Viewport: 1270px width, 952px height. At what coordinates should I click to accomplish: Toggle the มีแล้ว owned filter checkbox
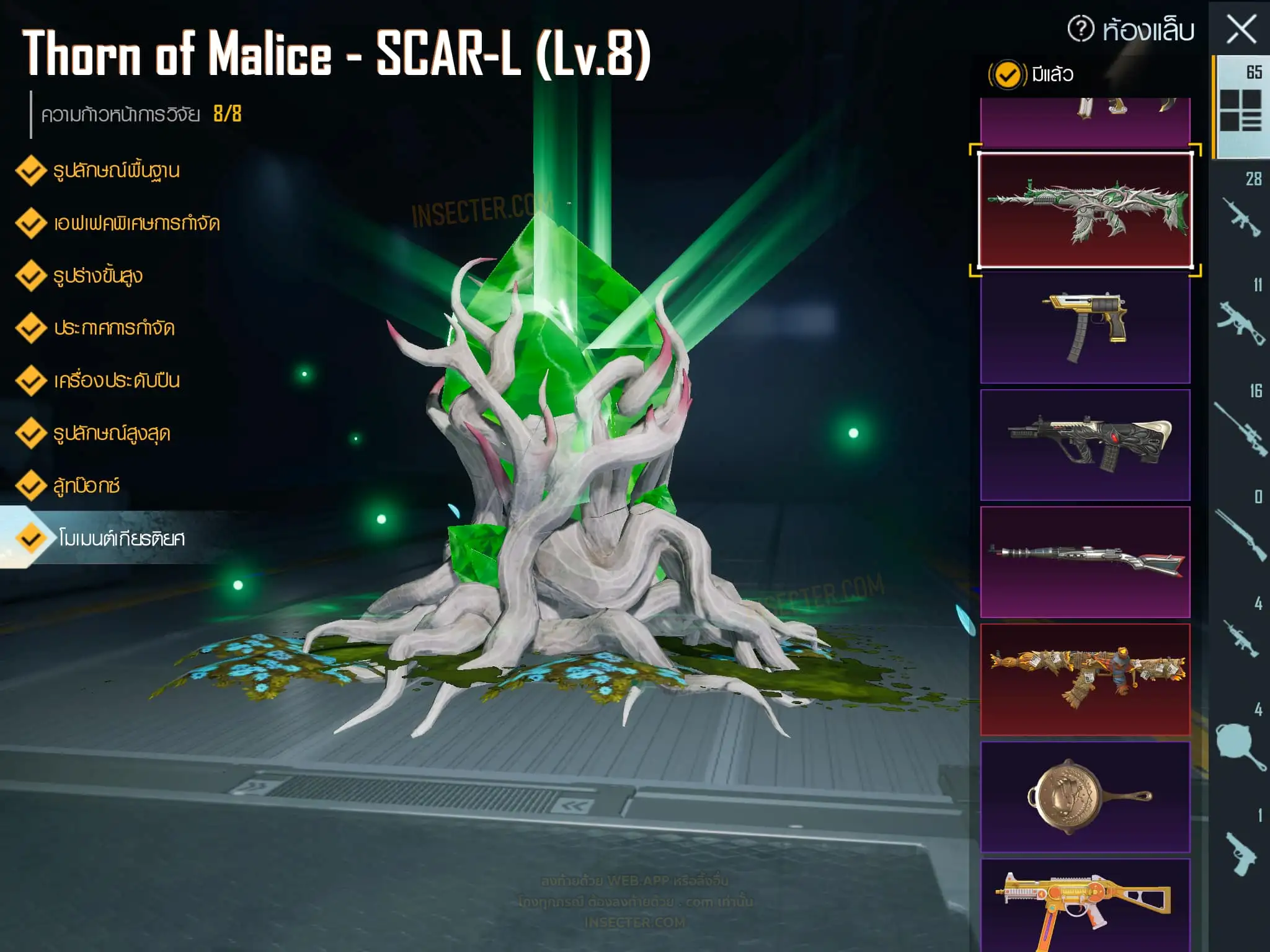pyautogui.click(x=1007, y=75)
